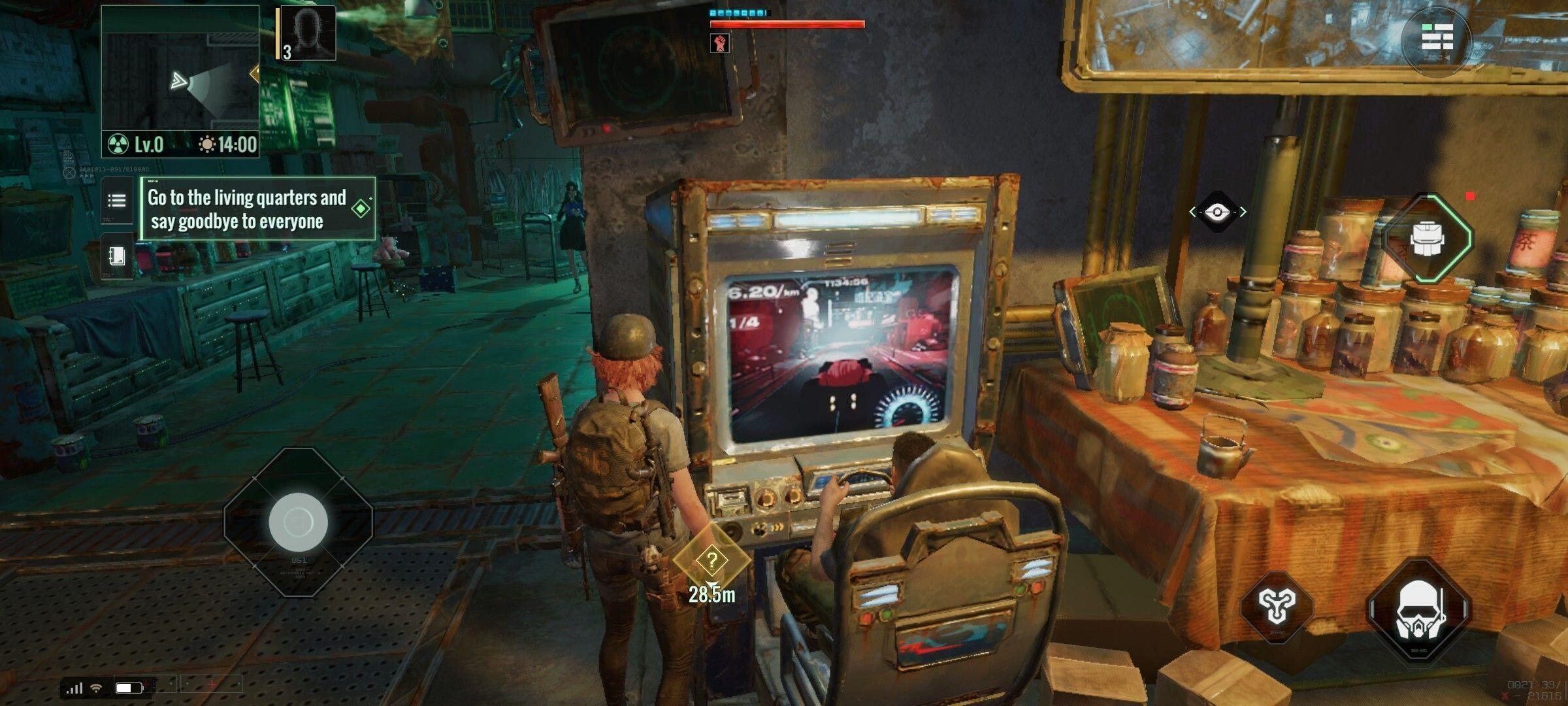
Task: Open the quest list icon on the left
Action: tap(116, 201)
